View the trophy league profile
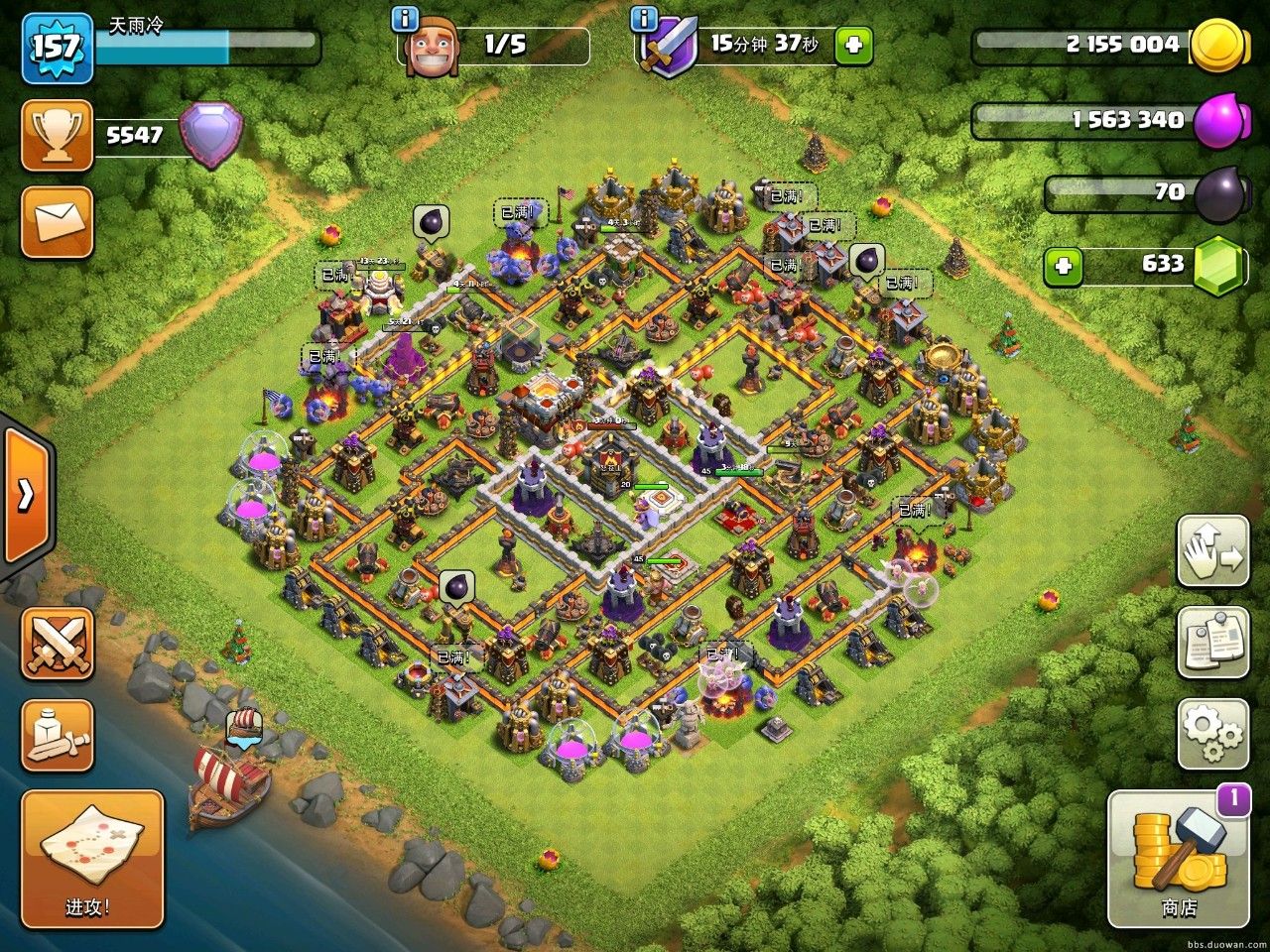 point(58,135)
